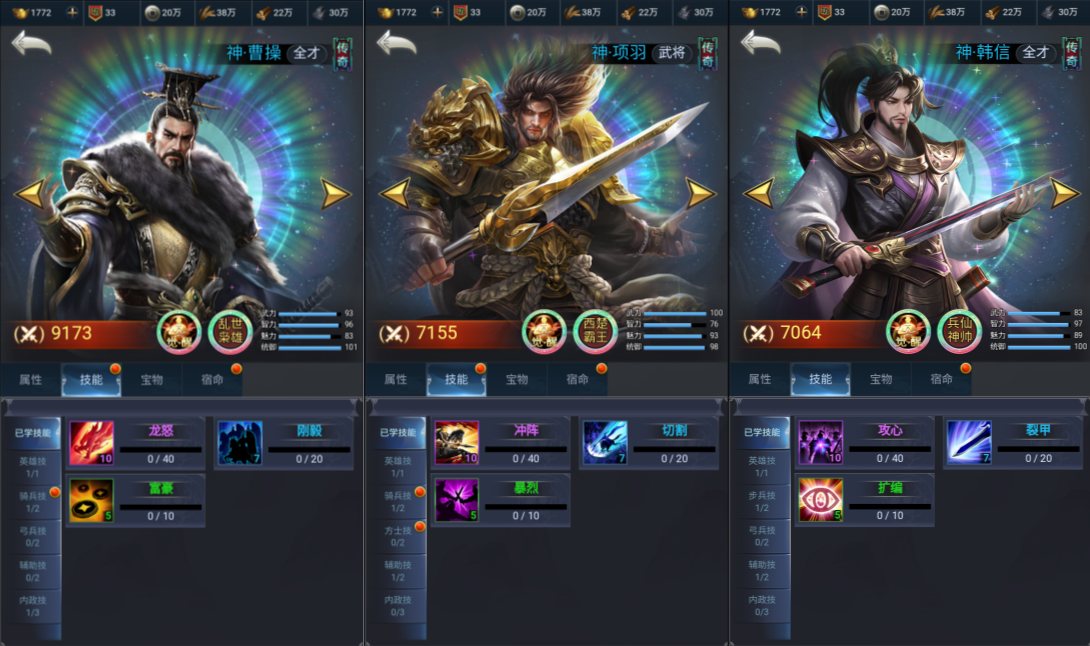Viewport: 1090px width, 646px height.
Task: Select the 龙怒 skill icon
Action: pyautogui.click(x=91, y=443)
